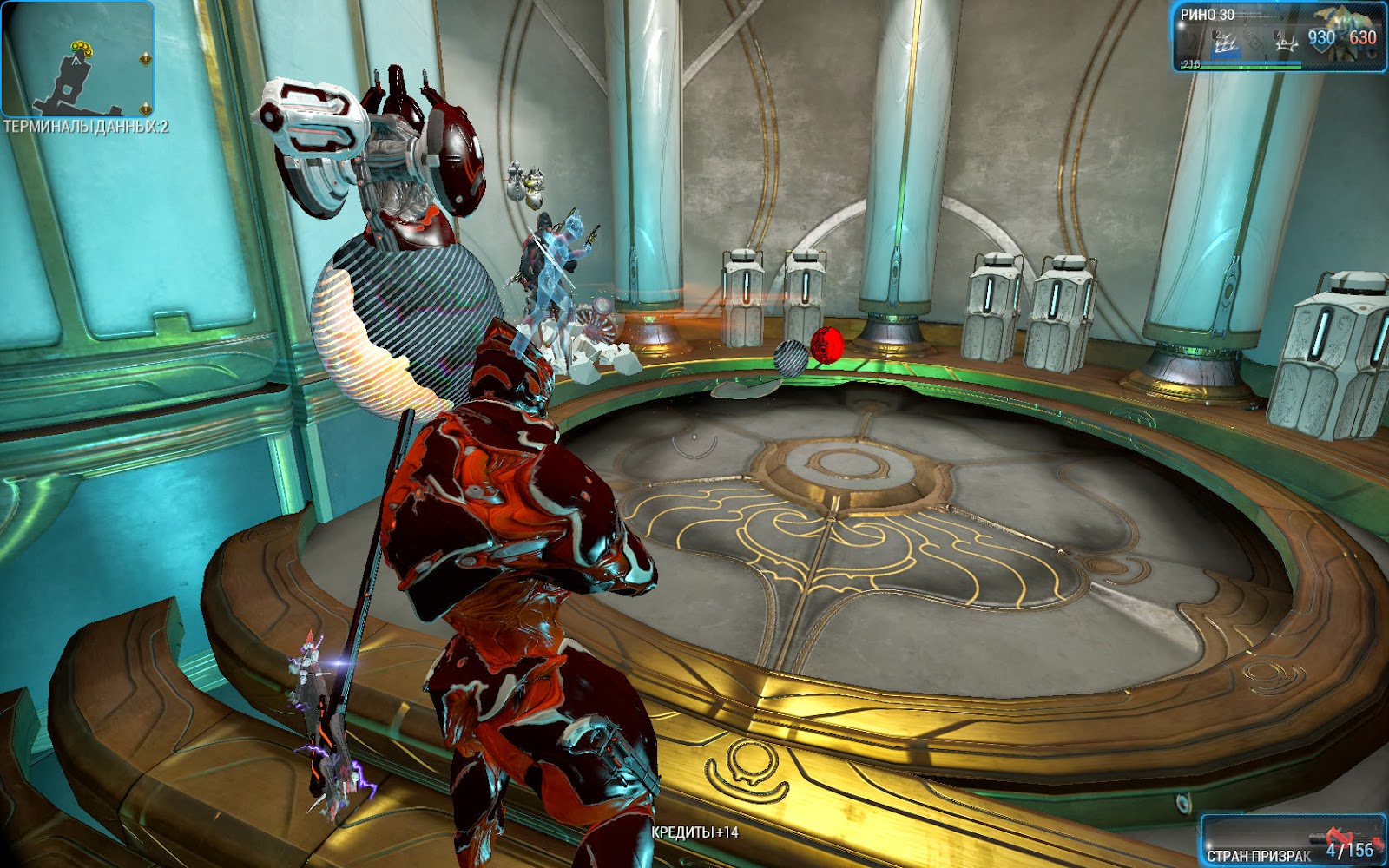Select the РИНО 30 nameplate label
The image size is (1389, 868).
point(1207,14)
